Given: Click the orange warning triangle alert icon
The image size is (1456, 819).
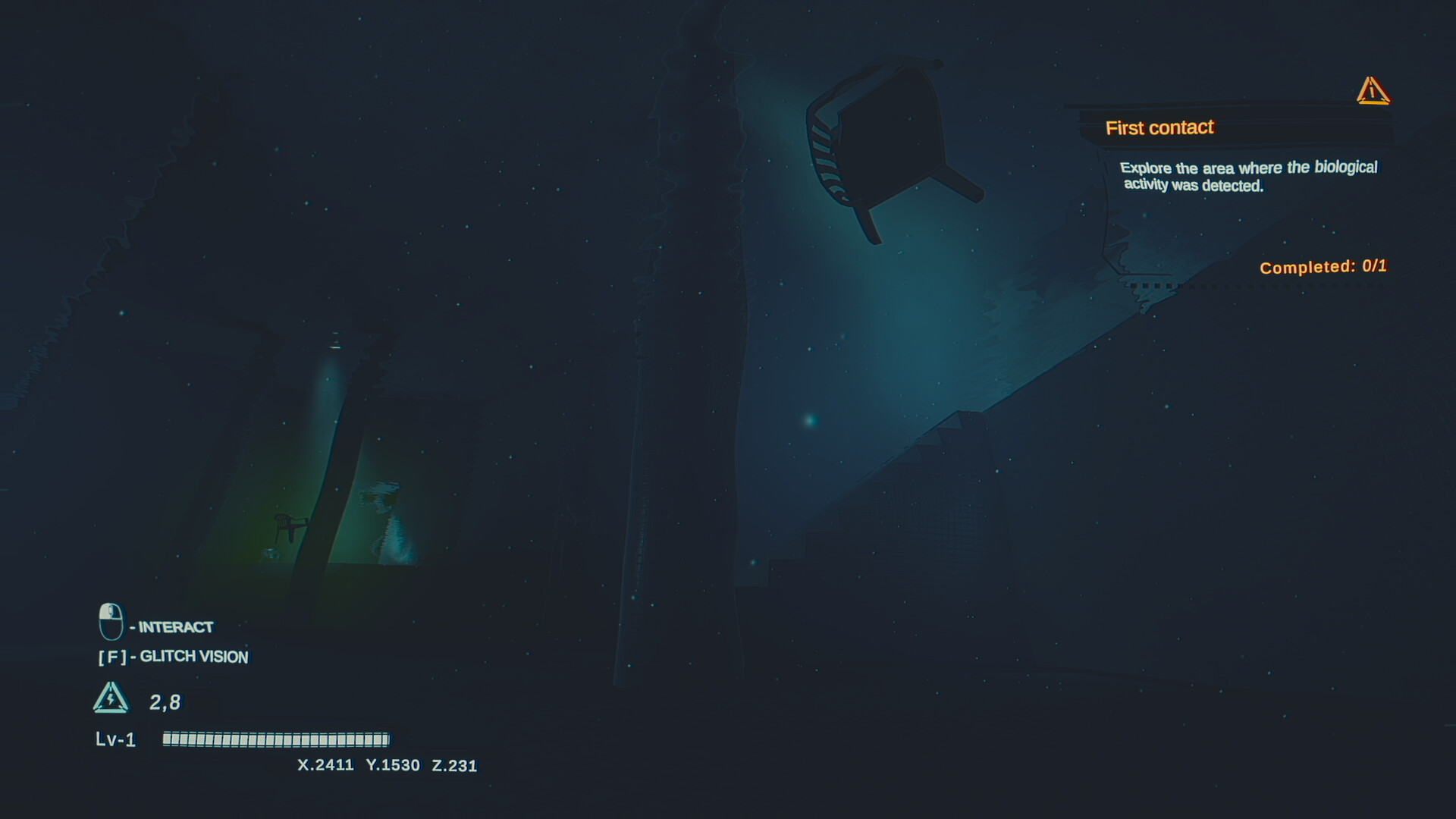Looking at the screenshot, I should tap(1372, 90).
